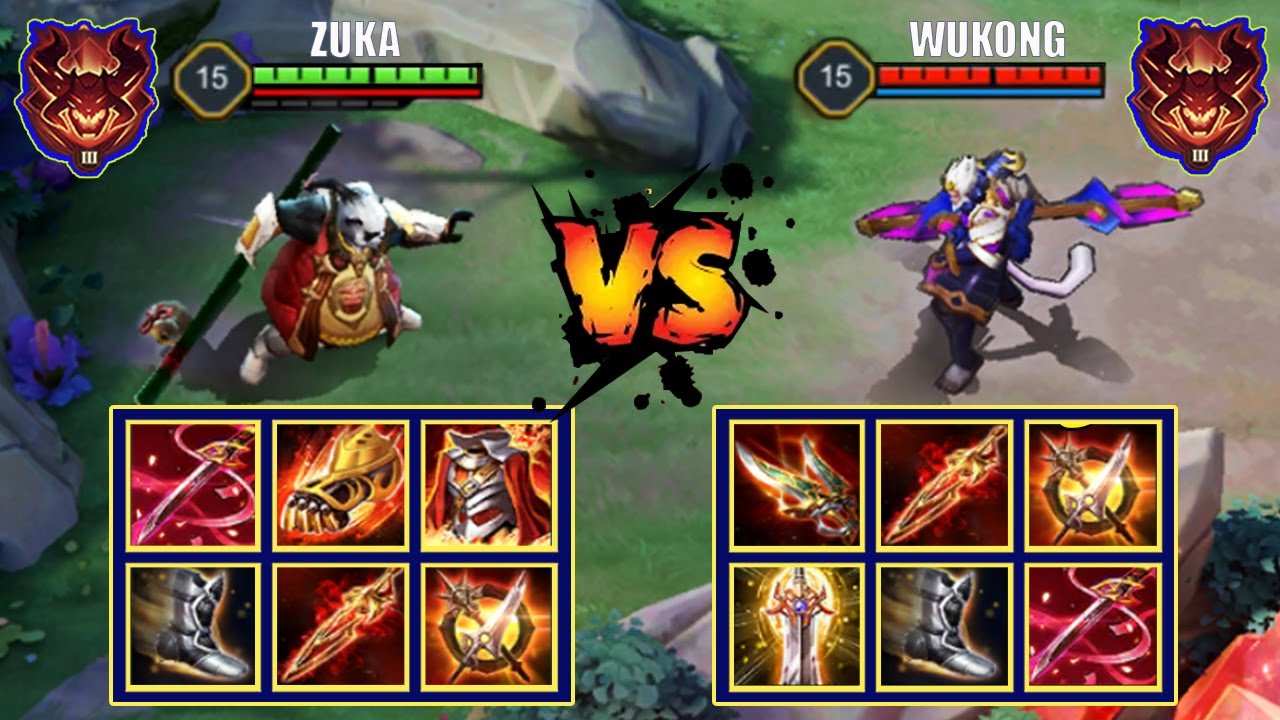Click Wukong's green winged blades item icon
Screen dimensions: 1280x720
[797, 486]
